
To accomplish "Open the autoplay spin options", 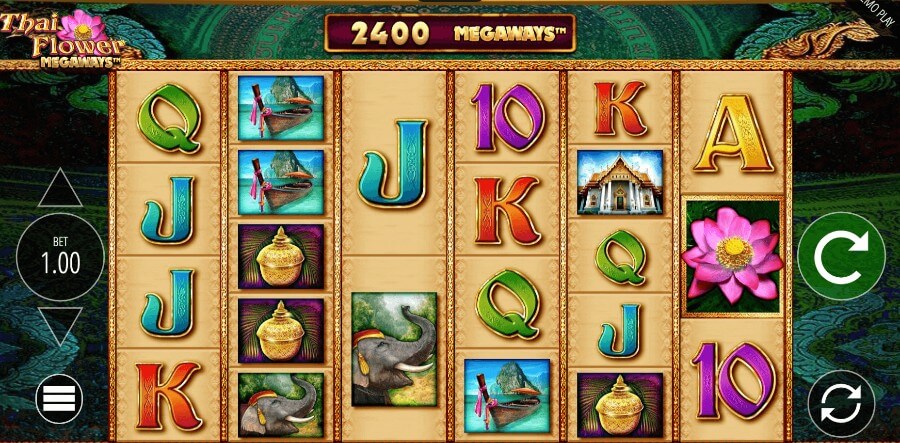I will [841, 404].
